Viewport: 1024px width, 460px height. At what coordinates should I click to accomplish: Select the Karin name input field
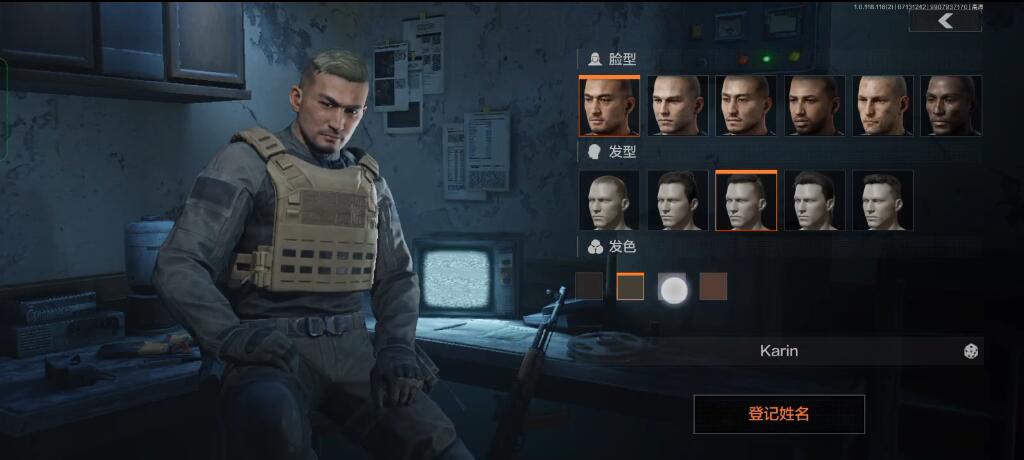coord(779,351)
